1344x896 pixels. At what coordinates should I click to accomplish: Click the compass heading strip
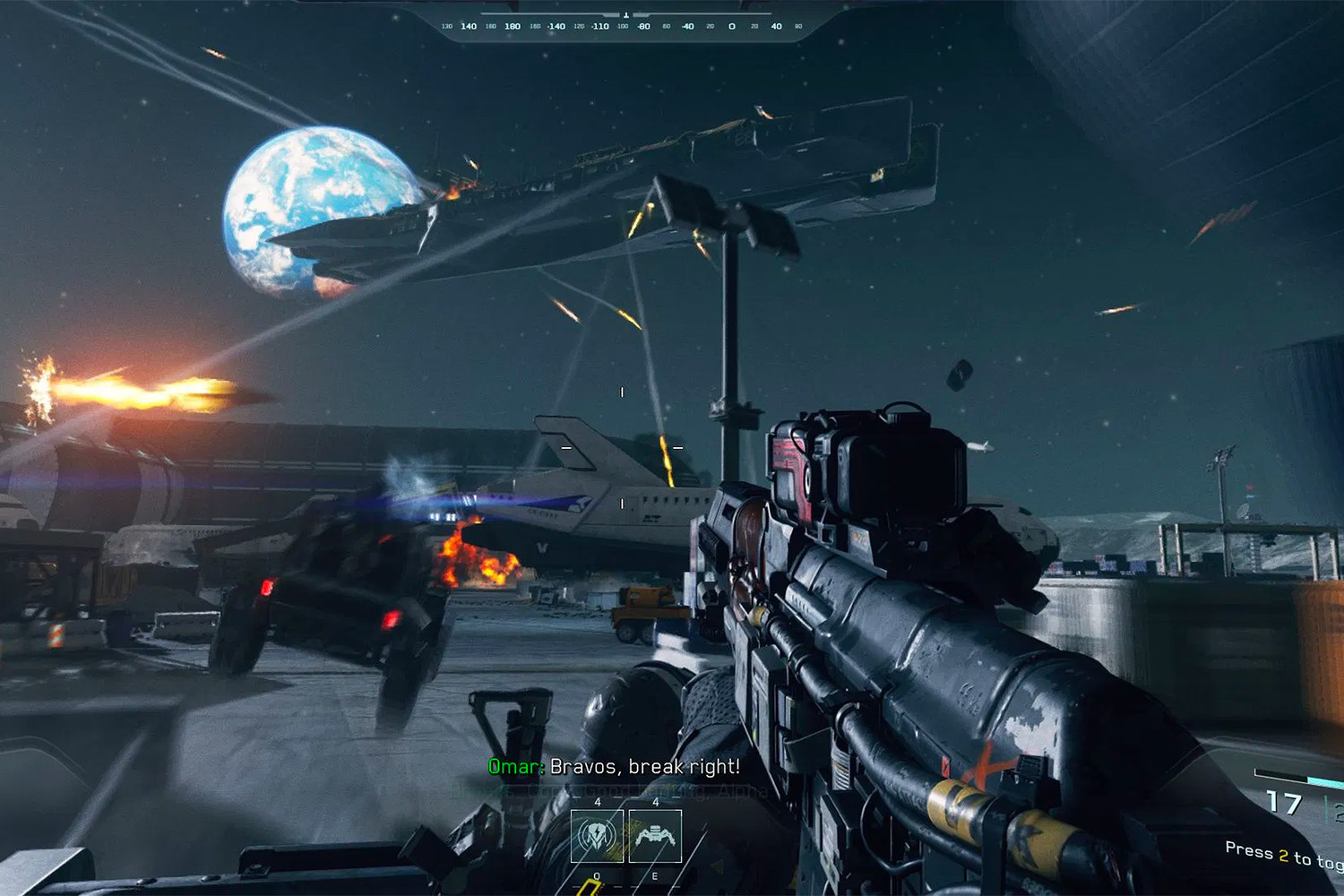[623, 26]
